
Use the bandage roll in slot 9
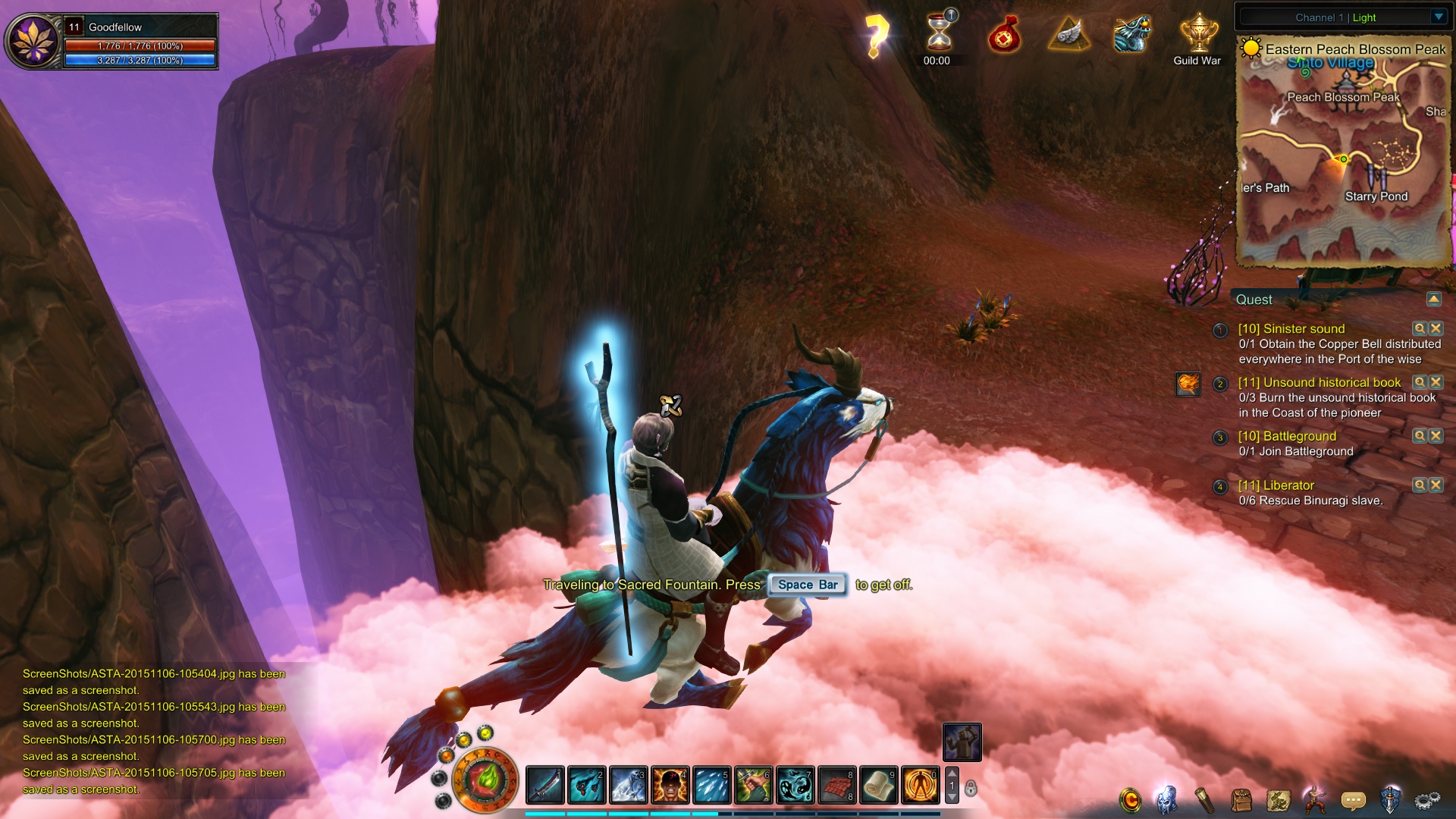(x=878, y=785)
